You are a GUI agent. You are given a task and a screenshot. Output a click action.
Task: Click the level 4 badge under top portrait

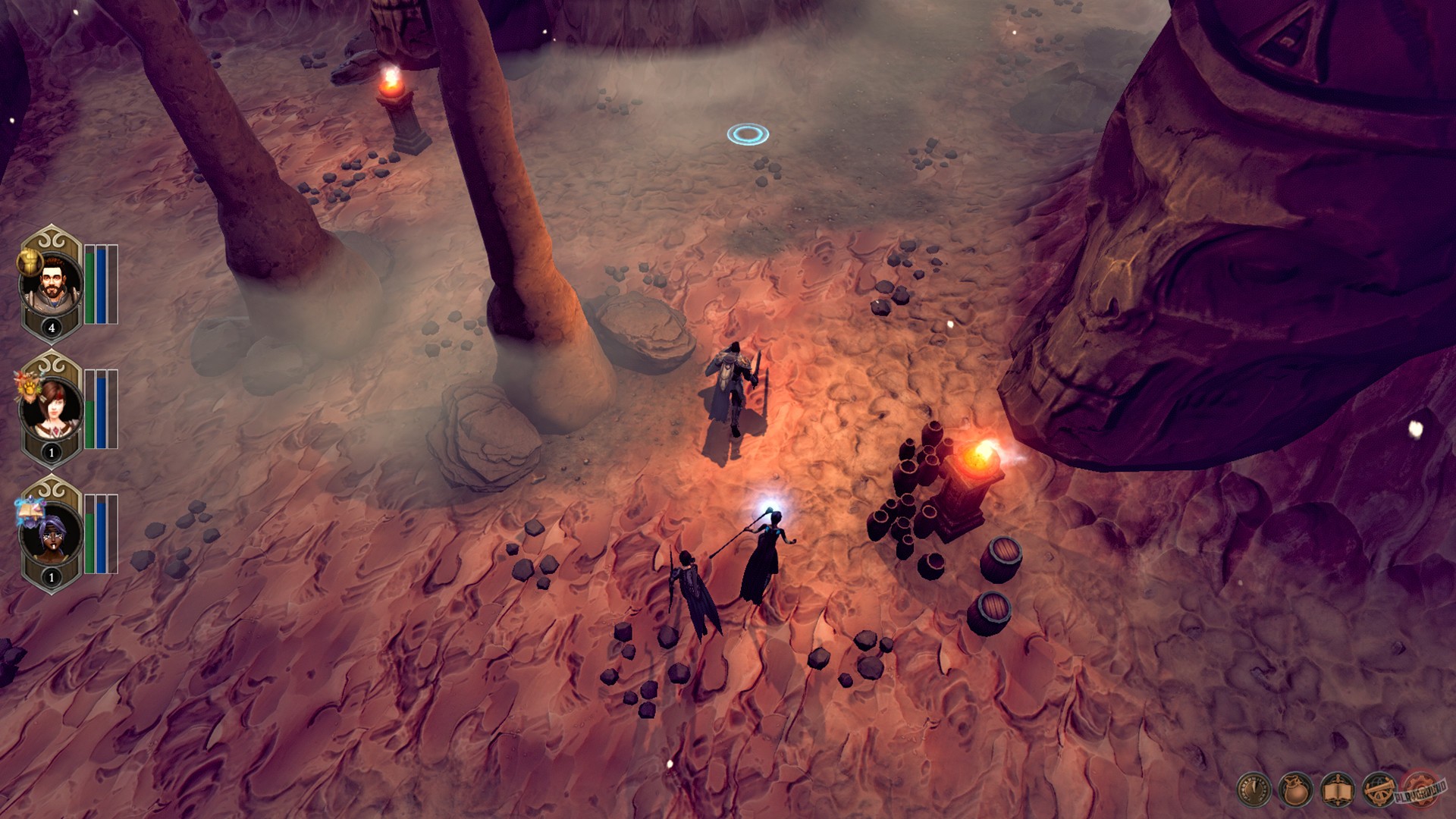click(x=52, y=328)
